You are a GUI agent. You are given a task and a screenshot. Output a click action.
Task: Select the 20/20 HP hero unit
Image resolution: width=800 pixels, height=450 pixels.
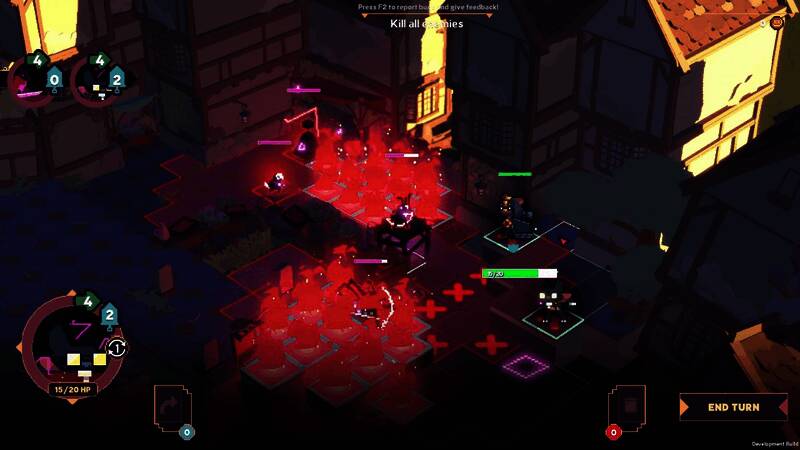tap(551, 303)
